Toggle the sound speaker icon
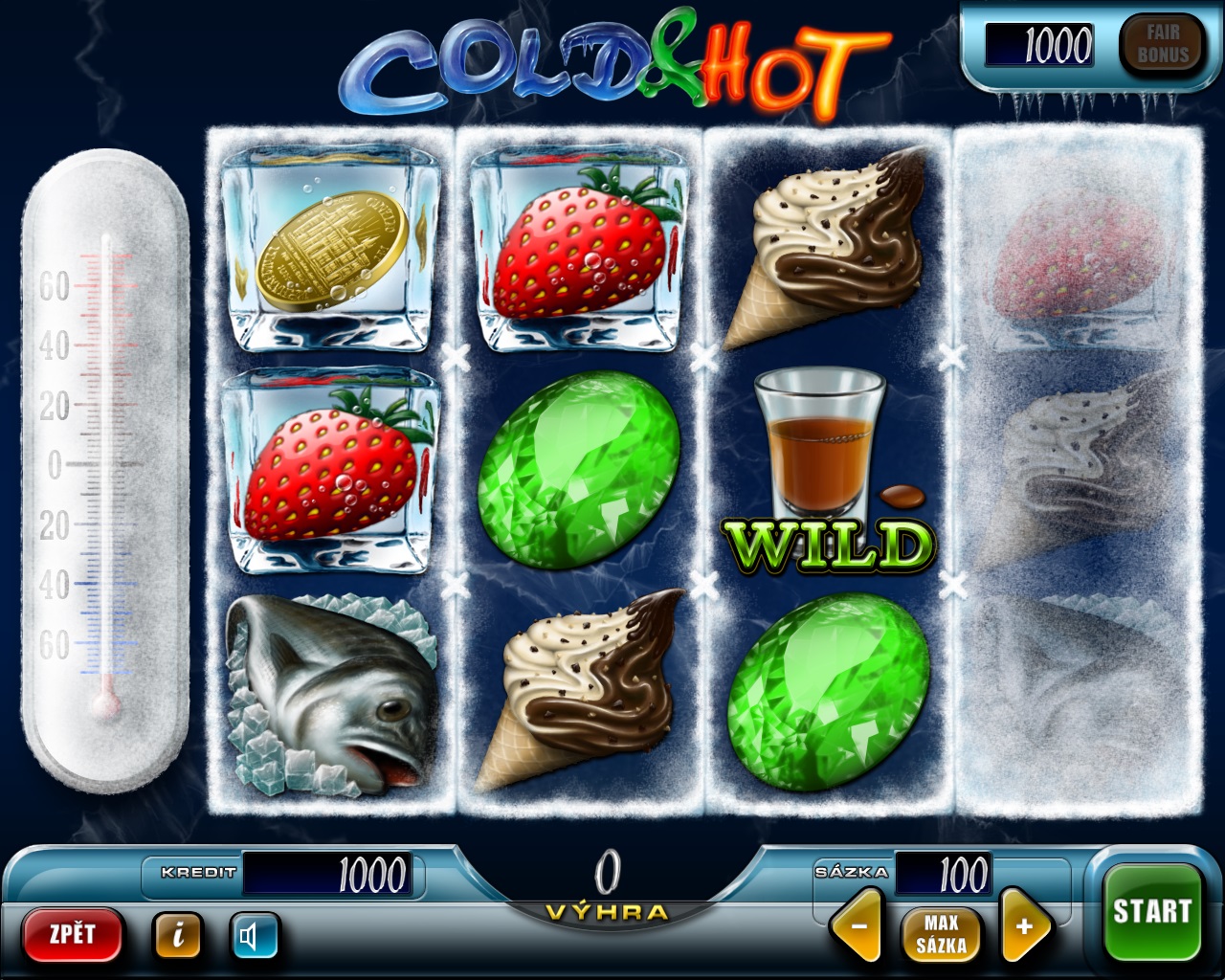This screenshot has width=1225, height=980. point(253,935)
